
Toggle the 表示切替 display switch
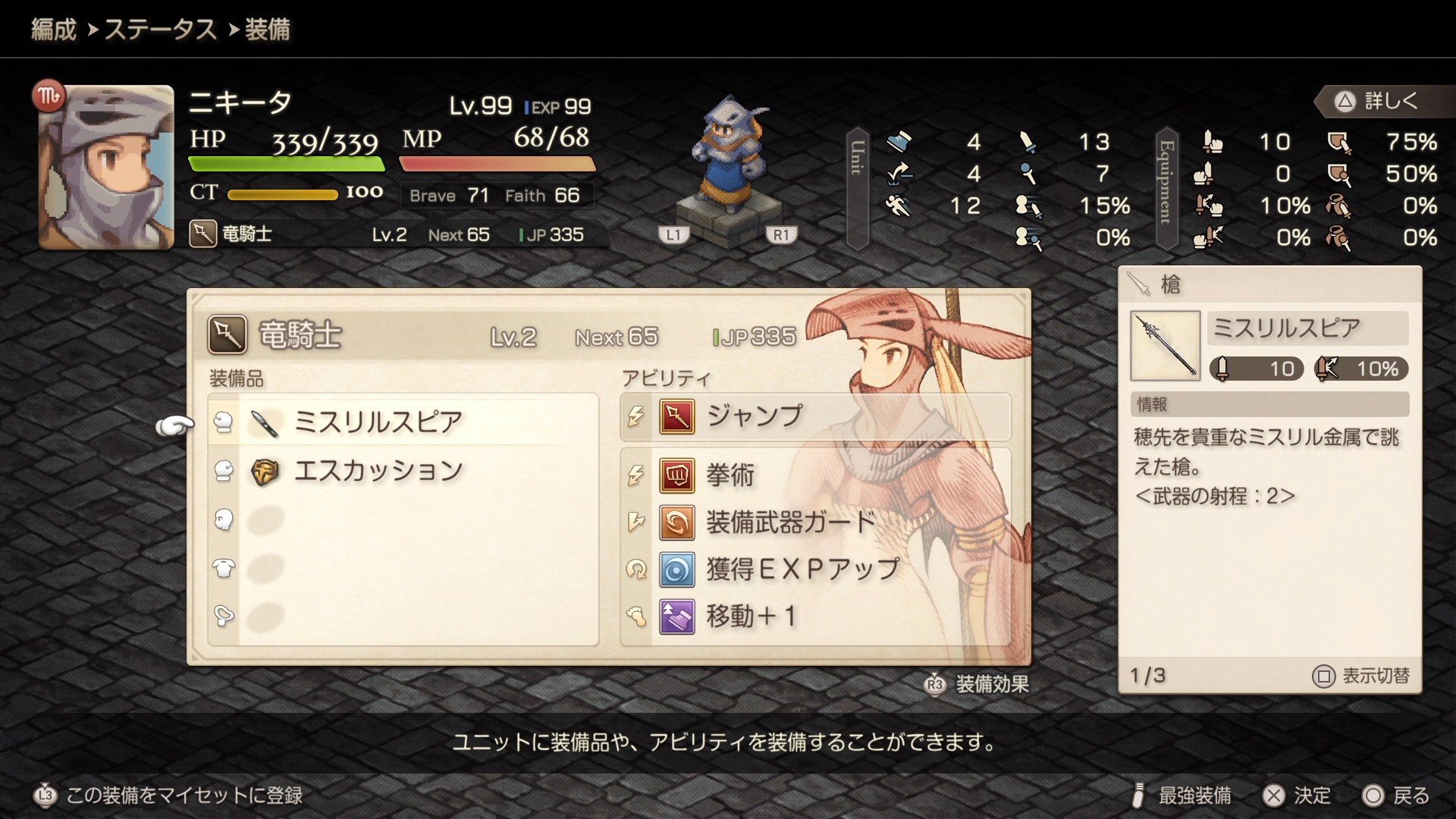tap(1361, 676)
